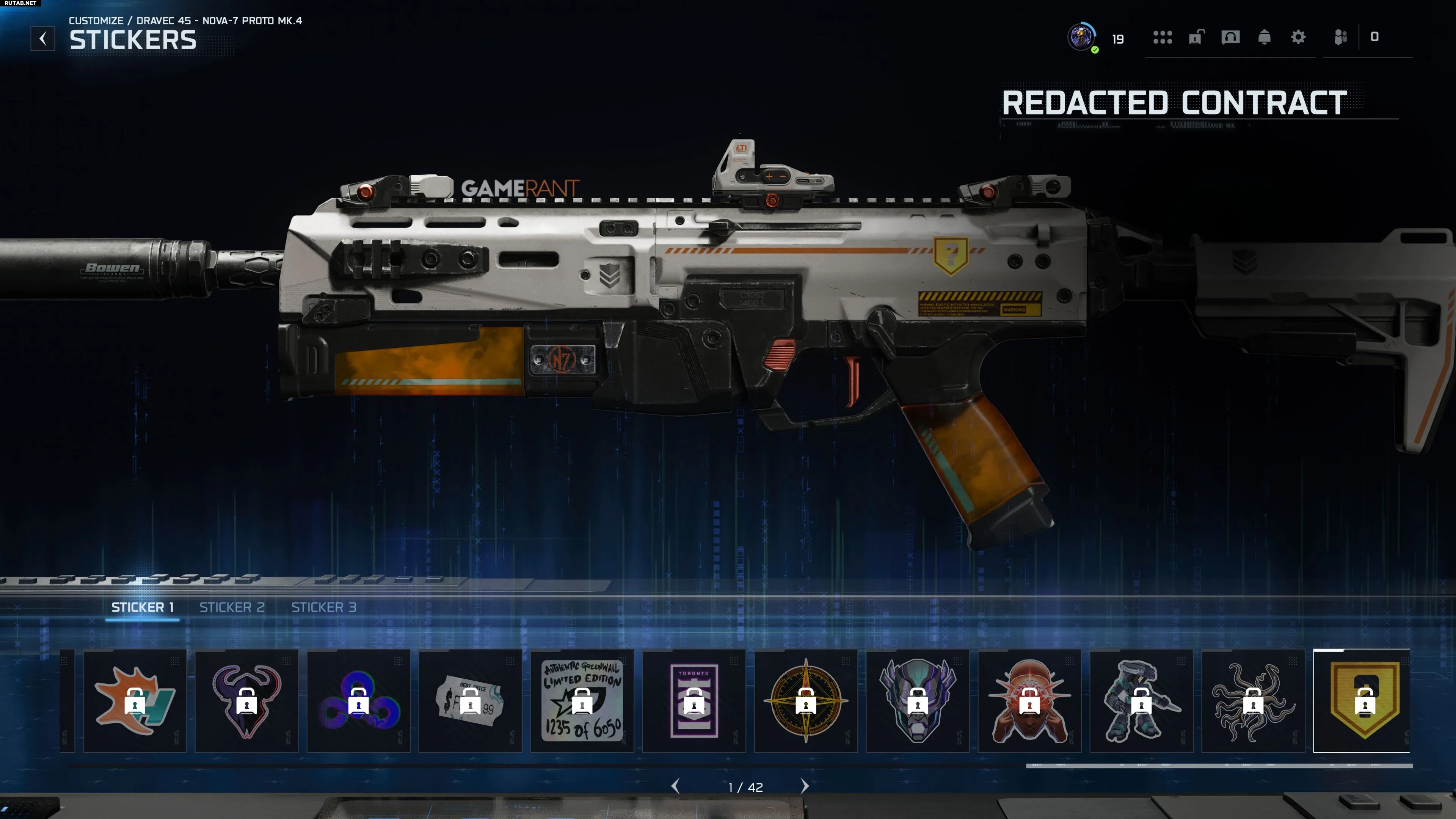Go back using the arrow beside Stickers
Viewport: 1456px width, 819px height.
[42, 39]
